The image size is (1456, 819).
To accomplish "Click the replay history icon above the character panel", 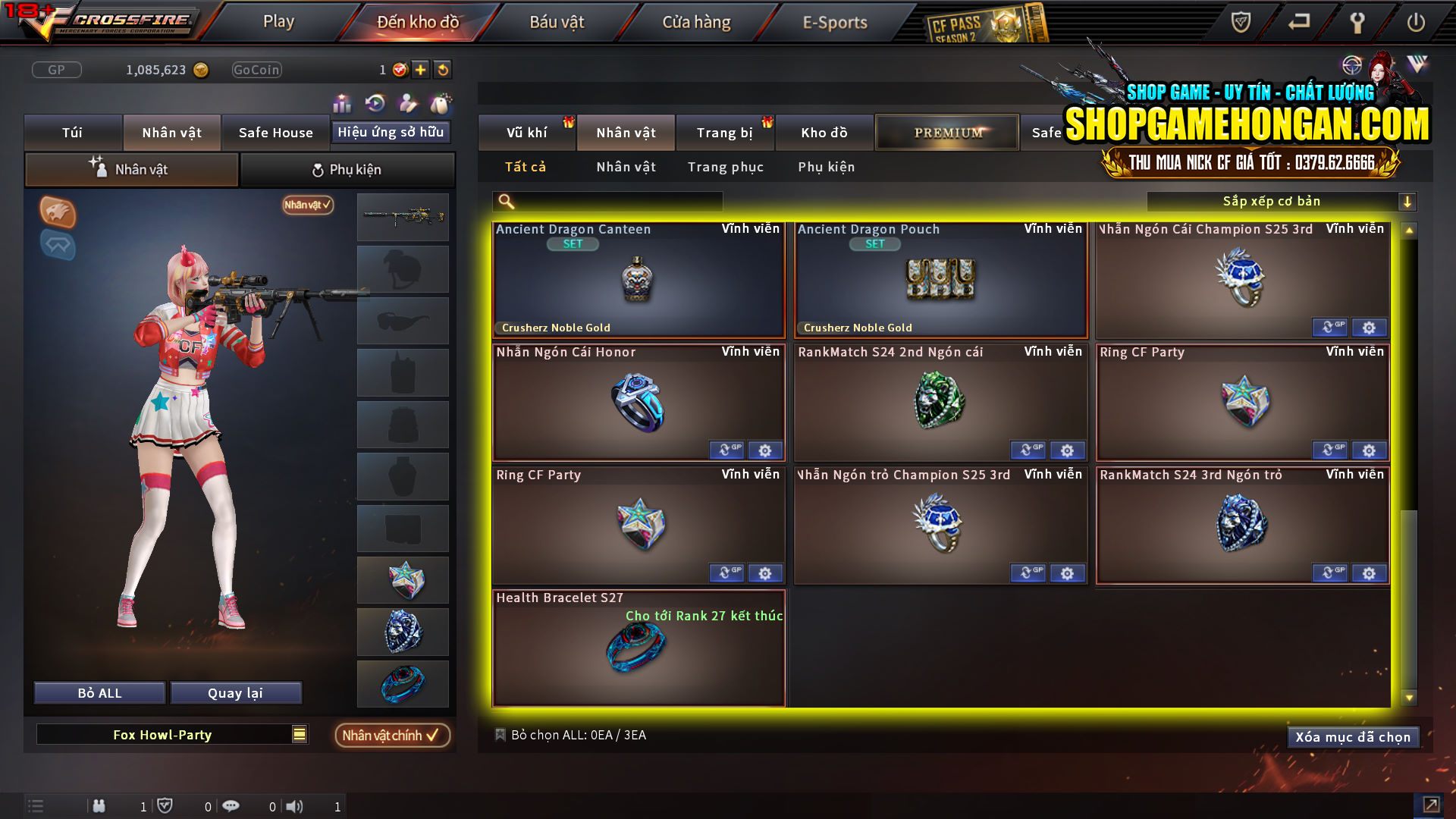I will pos(373,103).
